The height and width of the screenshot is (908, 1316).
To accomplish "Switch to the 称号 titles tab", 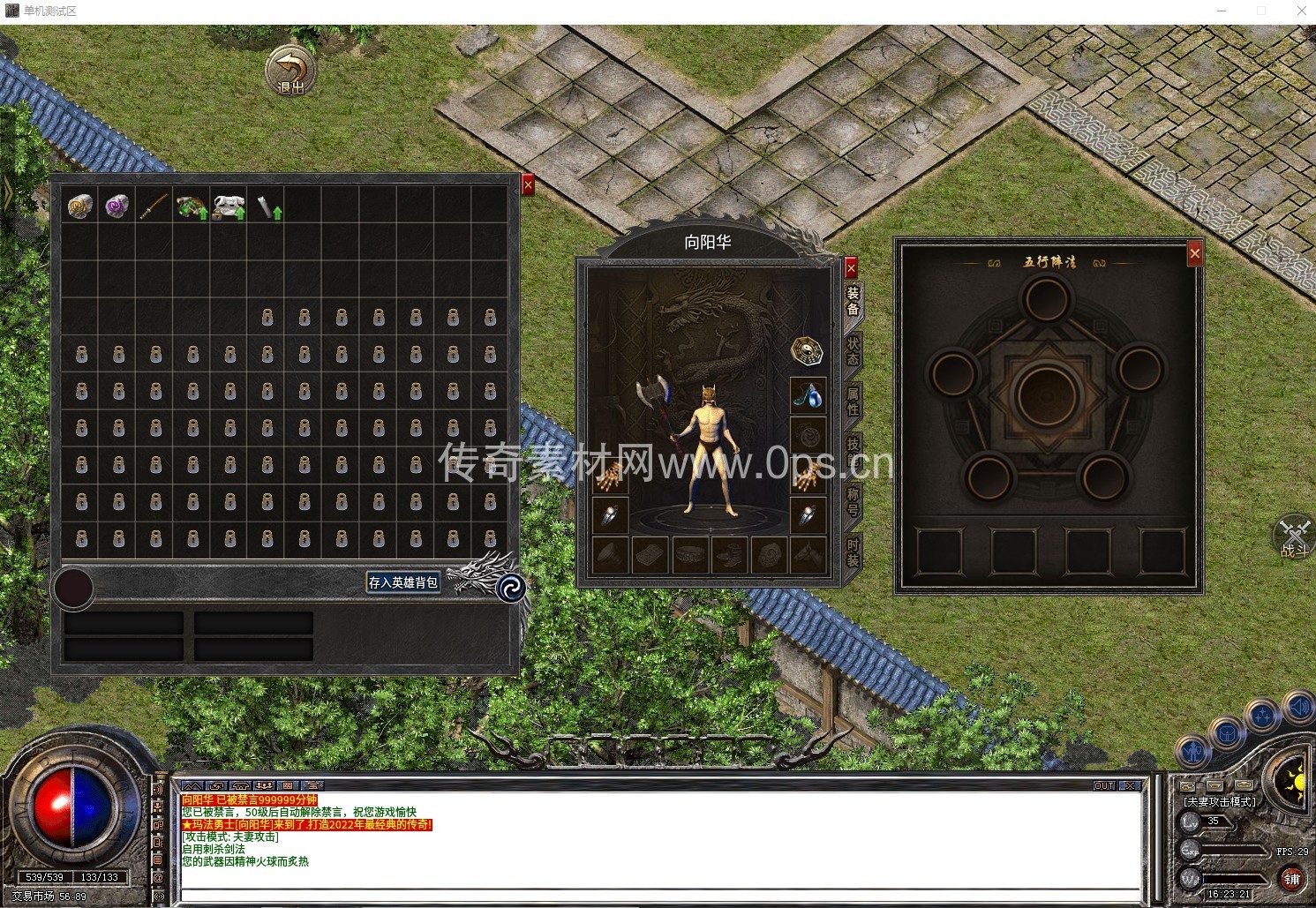I will pos(853,501).
